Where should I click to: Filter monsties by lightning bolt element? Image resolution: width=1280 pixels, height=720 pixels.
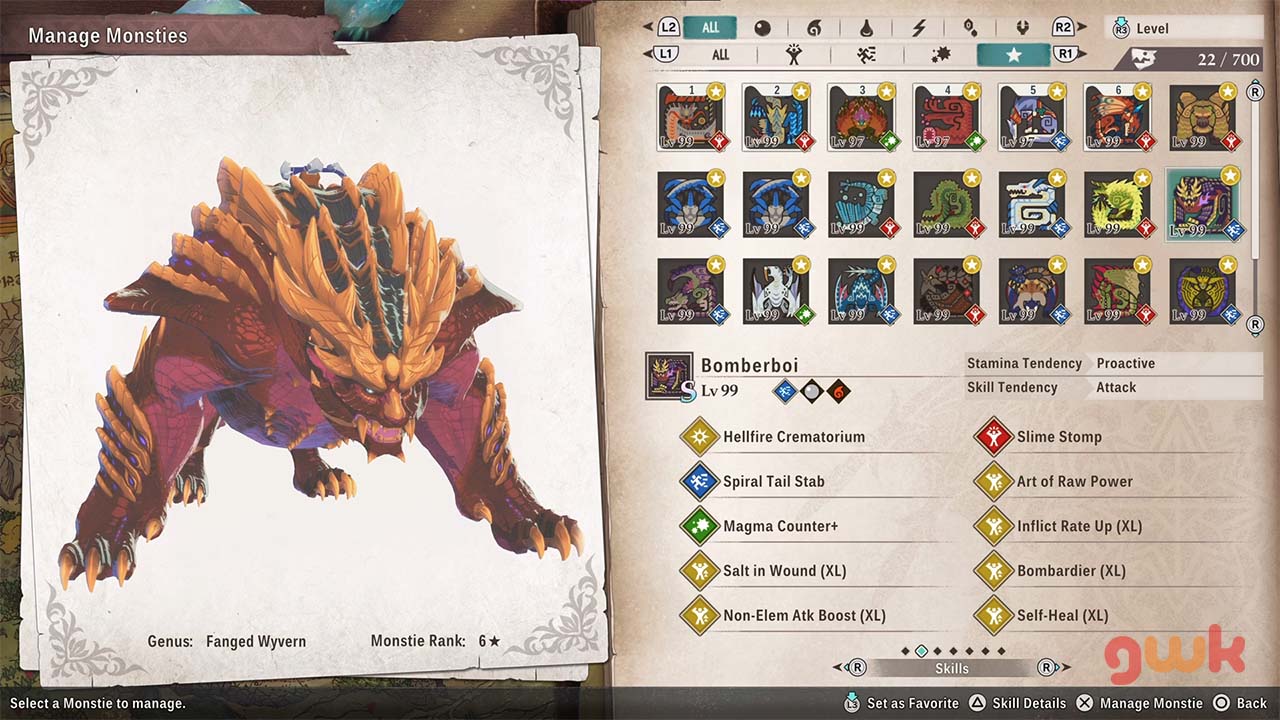tap(919, 28)
